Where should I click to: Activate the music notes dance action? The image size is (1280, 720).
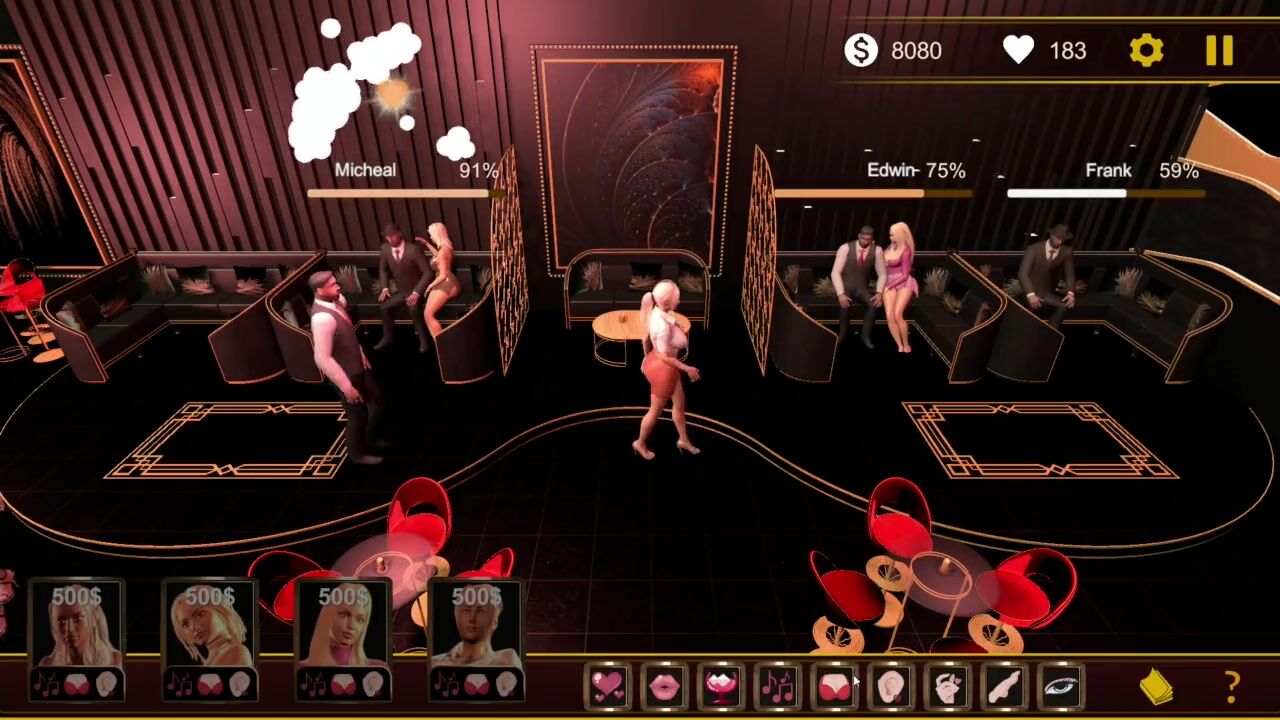(x=777, y=686)
